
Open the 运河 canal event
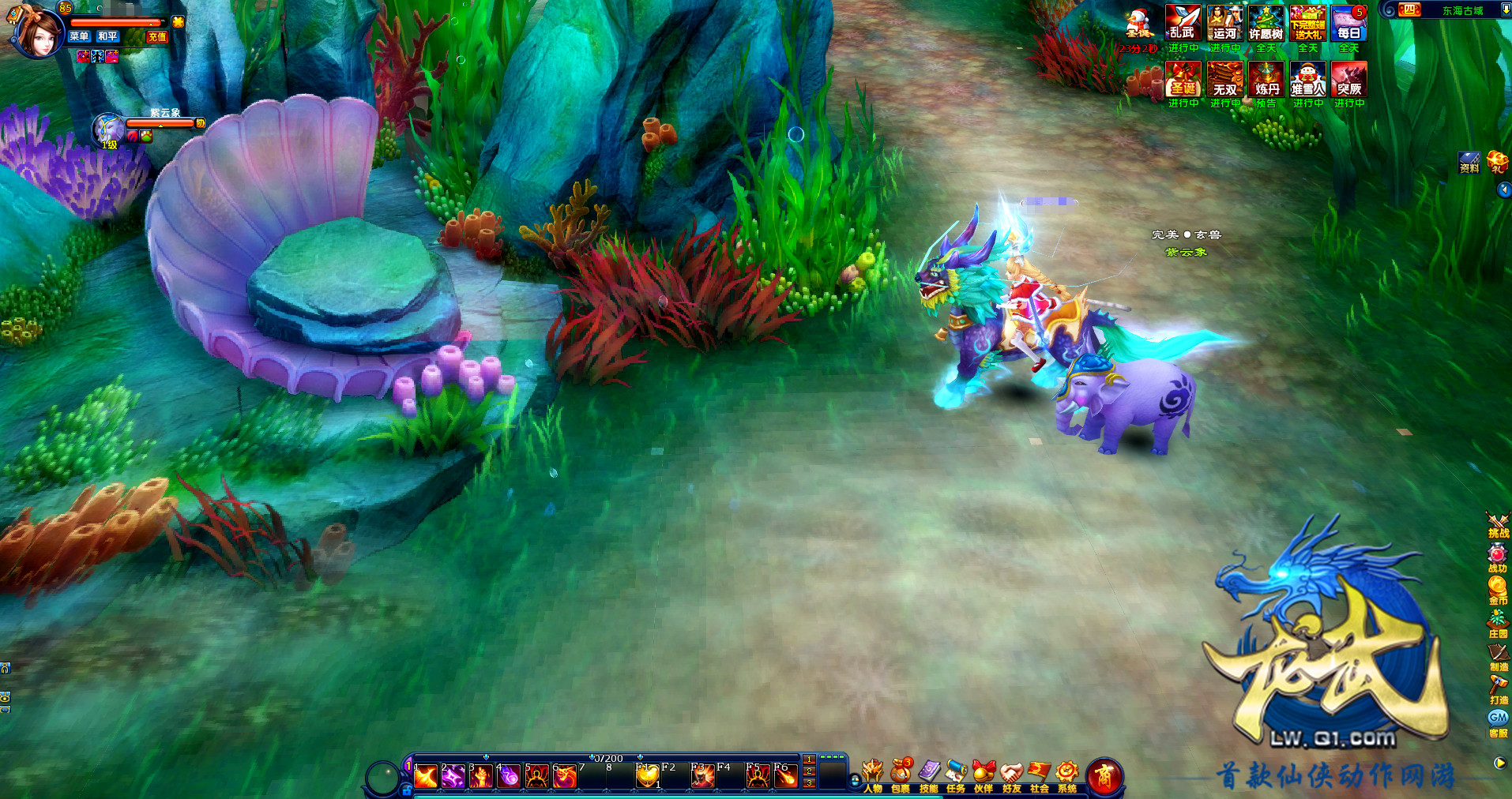[1224, 24]
